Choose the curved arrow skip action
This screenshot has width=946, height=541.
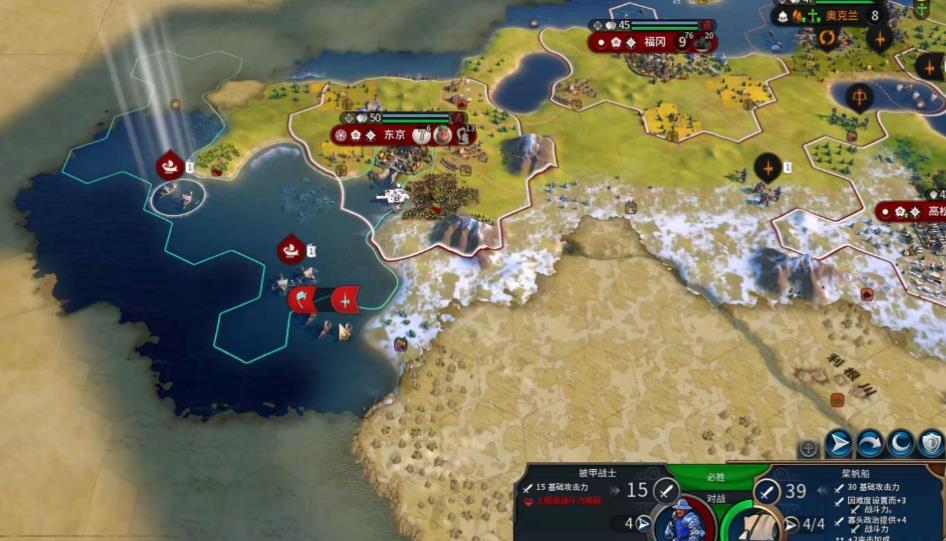870,443
